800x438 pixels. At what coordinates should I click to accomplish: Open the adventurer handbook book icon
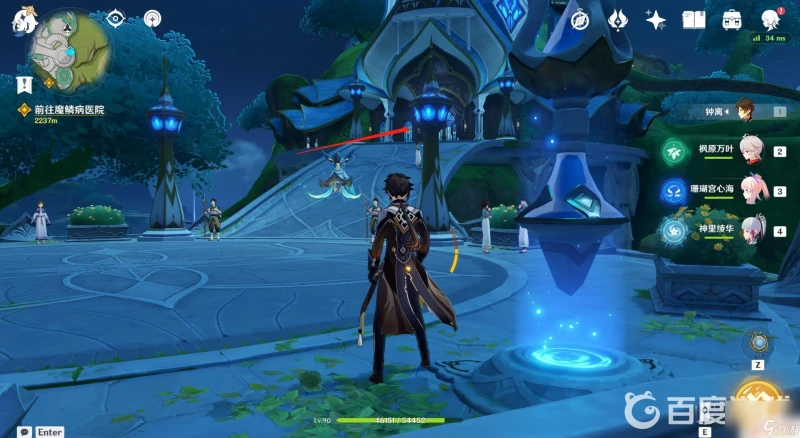(694, 20)
